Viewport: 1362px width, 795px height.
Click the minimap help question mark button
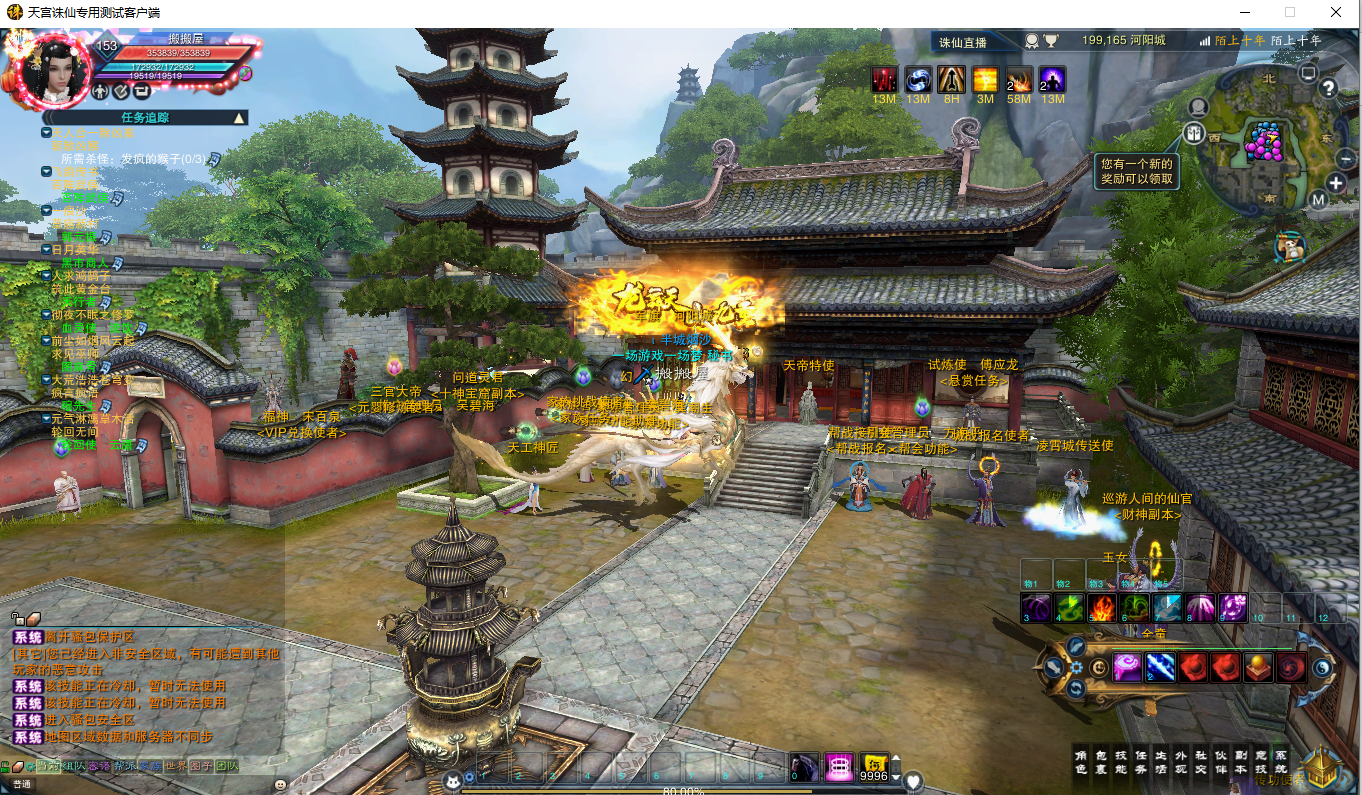1328,88
